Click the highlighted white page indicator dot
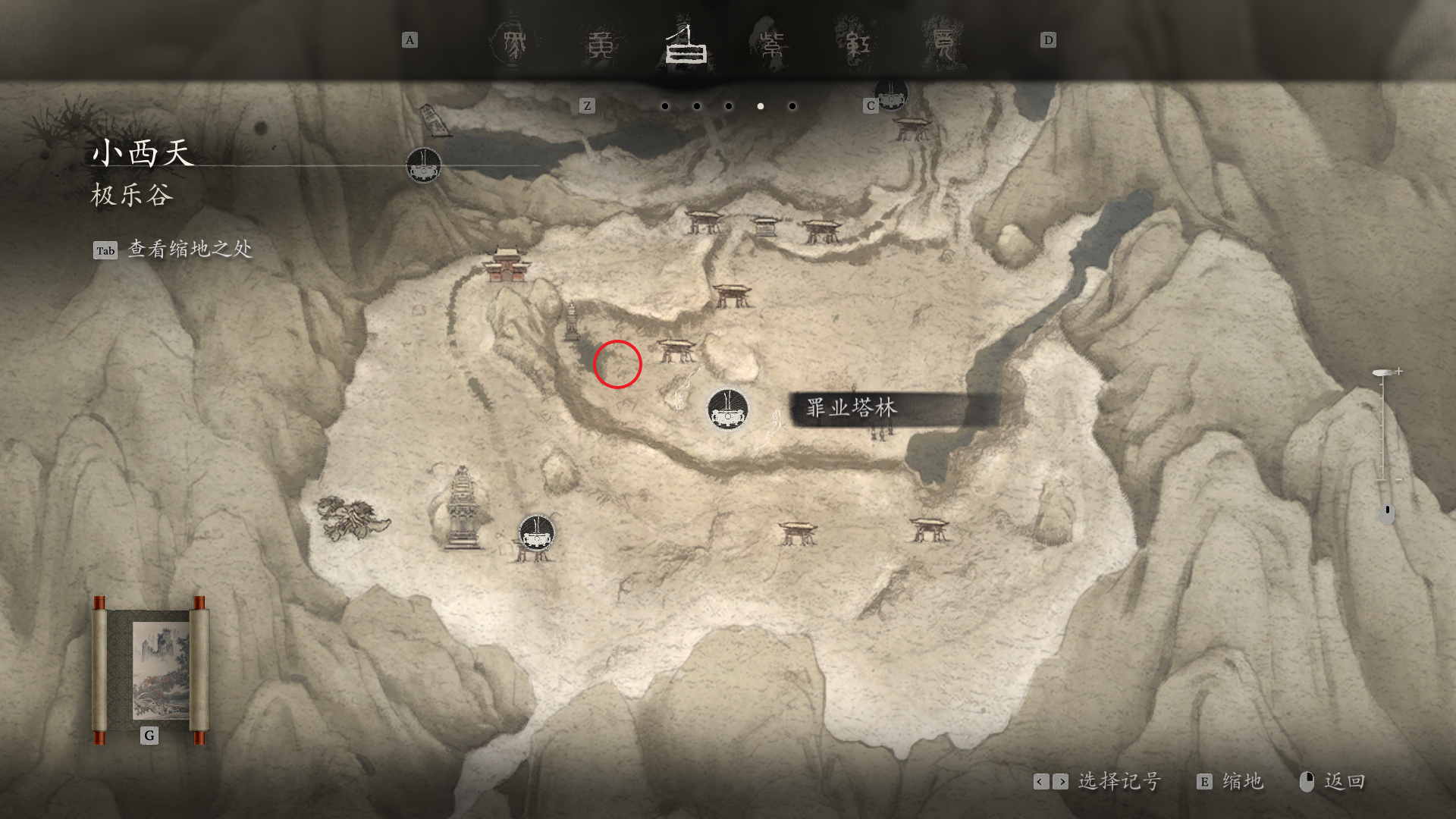 761,106
